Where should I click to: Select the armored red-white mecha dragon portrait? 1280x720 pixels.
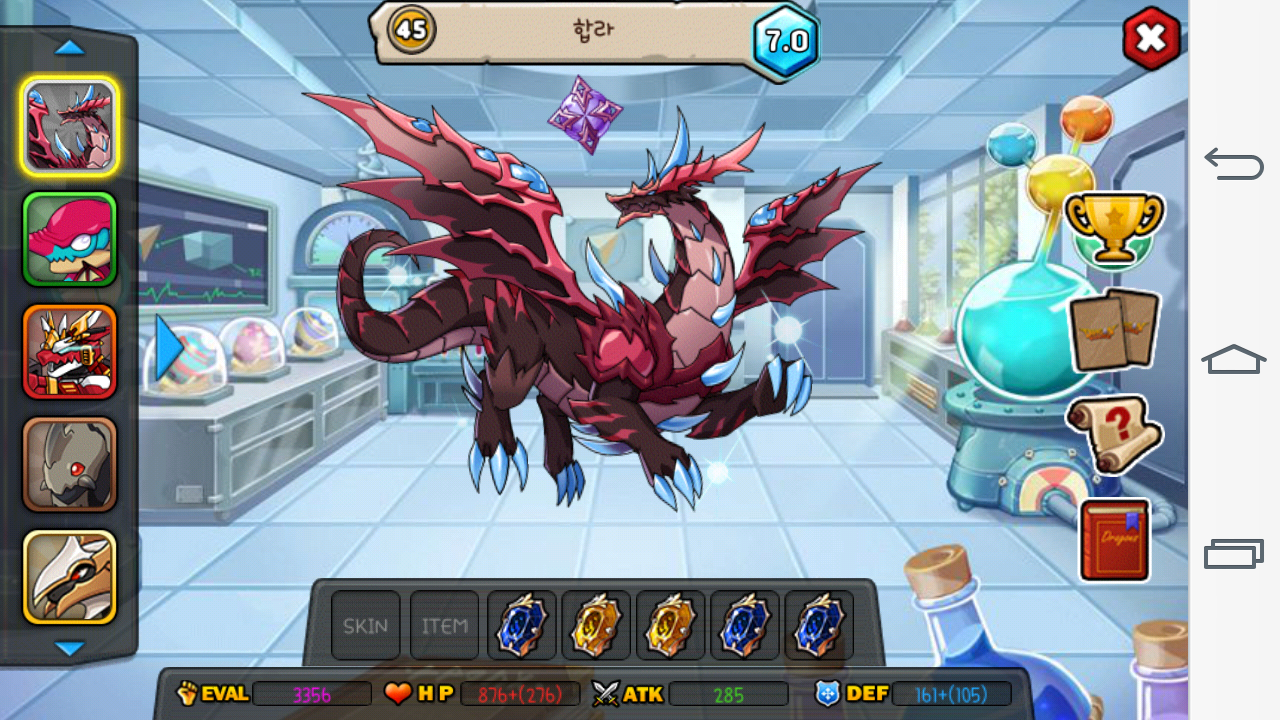pos(69,352)
